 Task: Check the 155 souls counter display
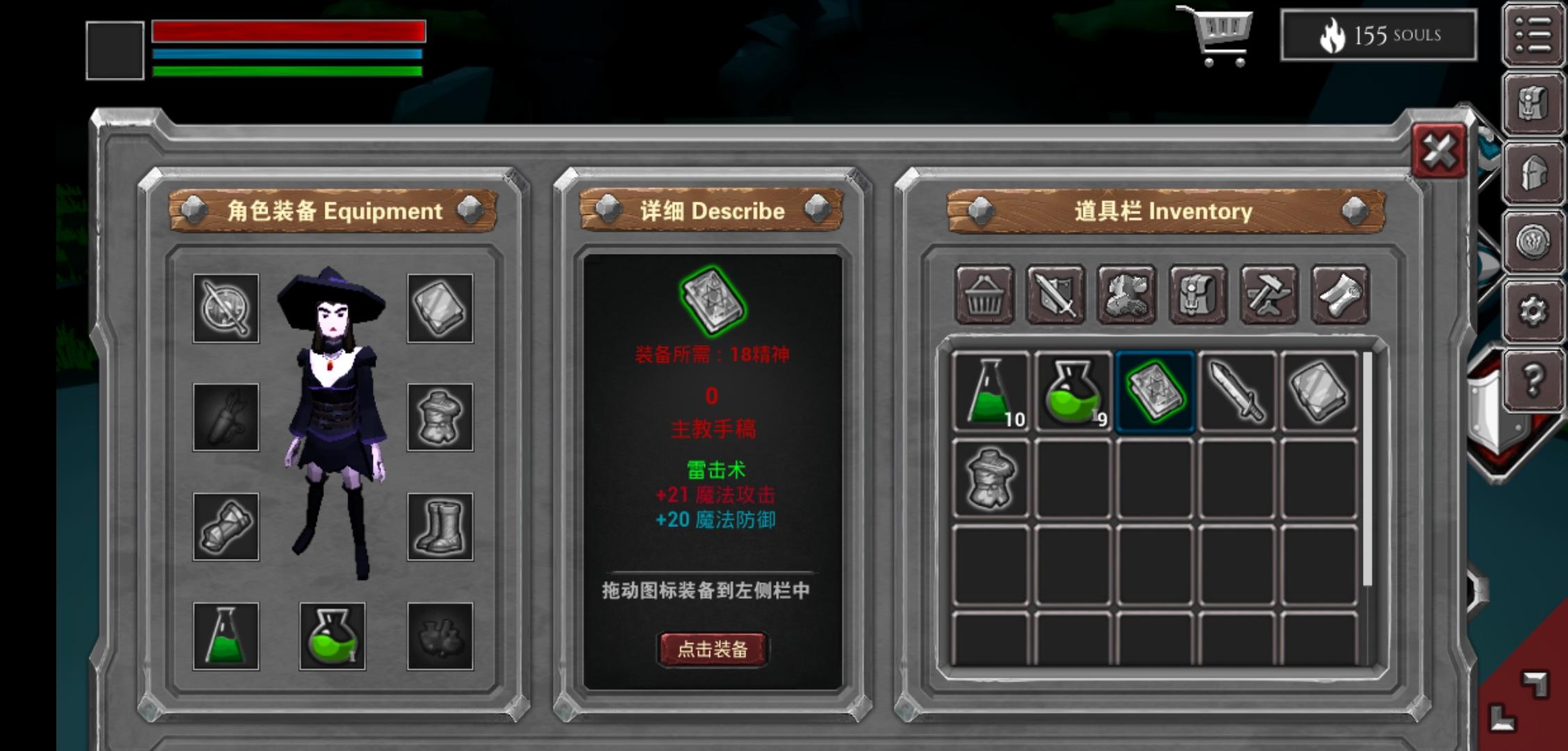tap(1379, 36)
